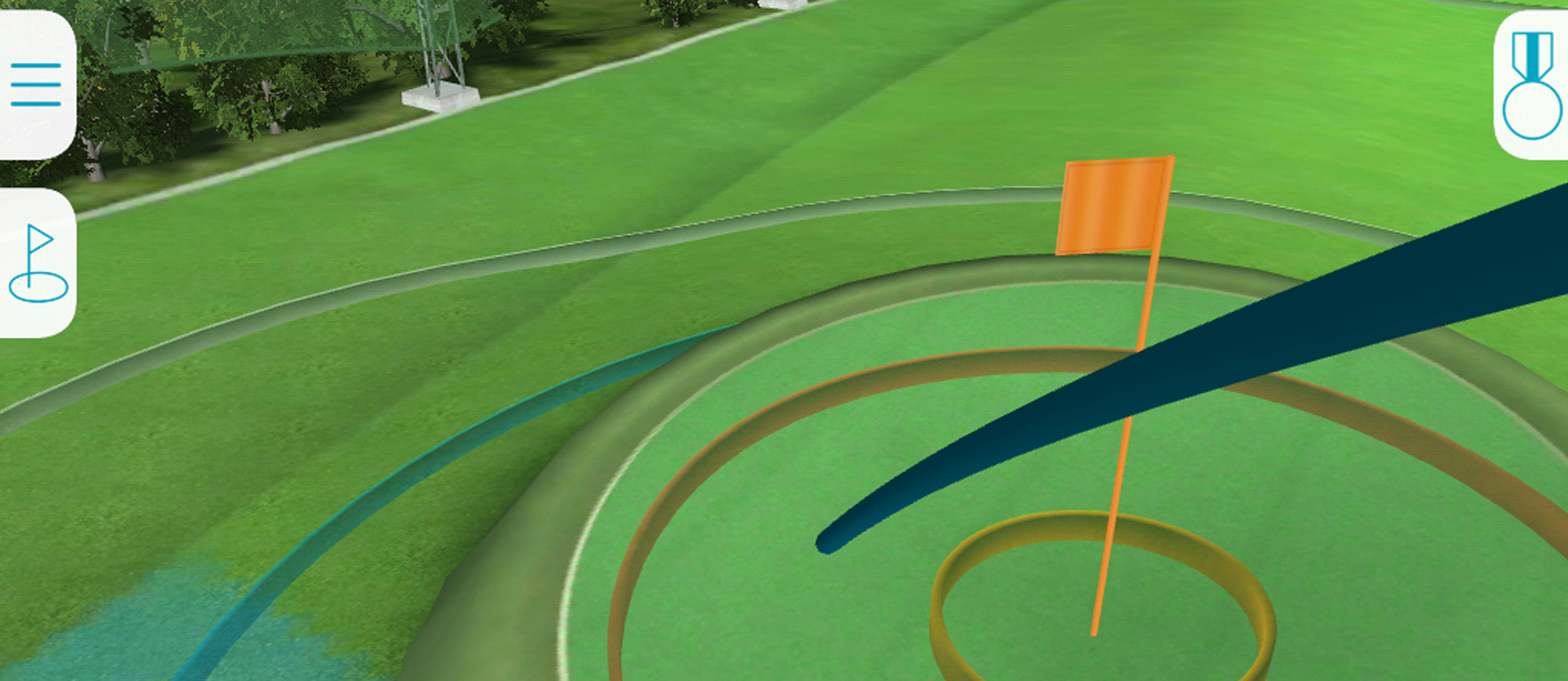Tap the menu icon in the top-left
1568x681 pixels.
click(x=35, y=82)
